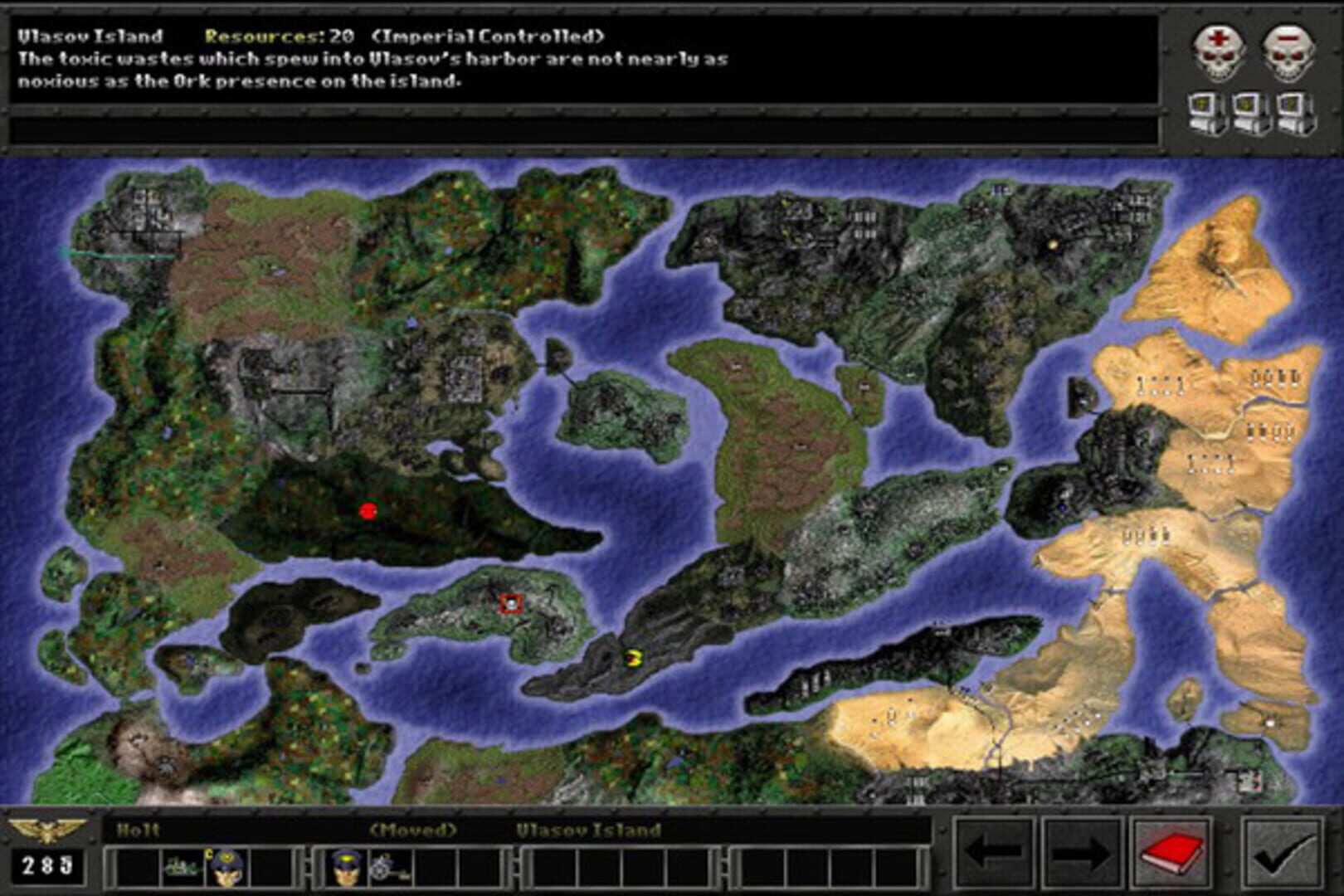Select the red square marker on Vlasov Island
Image resolution: width=1344 pixels, height=896 pixels.
tap(512, 605)
